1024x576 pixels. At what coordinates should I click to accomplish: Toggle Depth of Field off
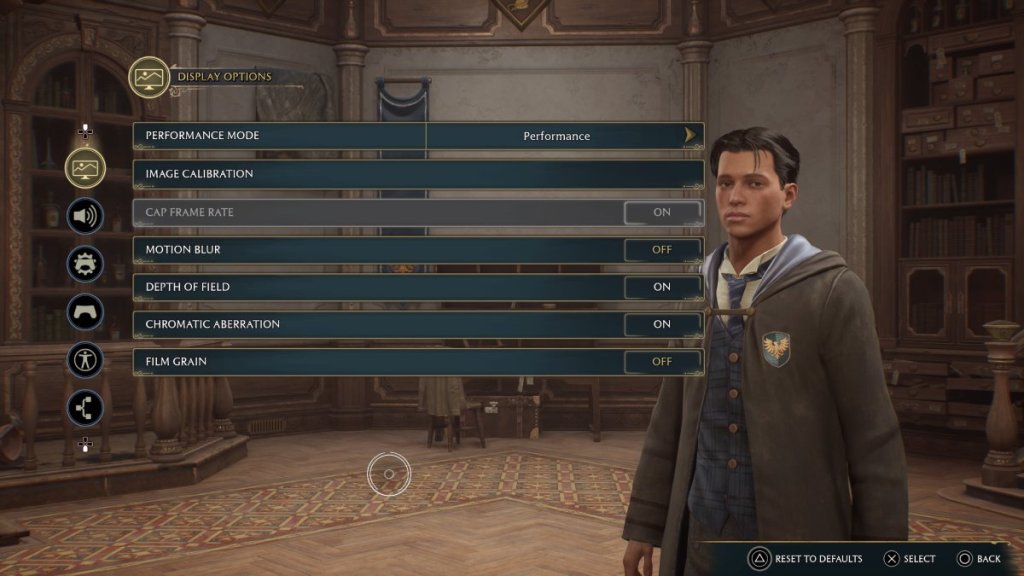[662, 287]
